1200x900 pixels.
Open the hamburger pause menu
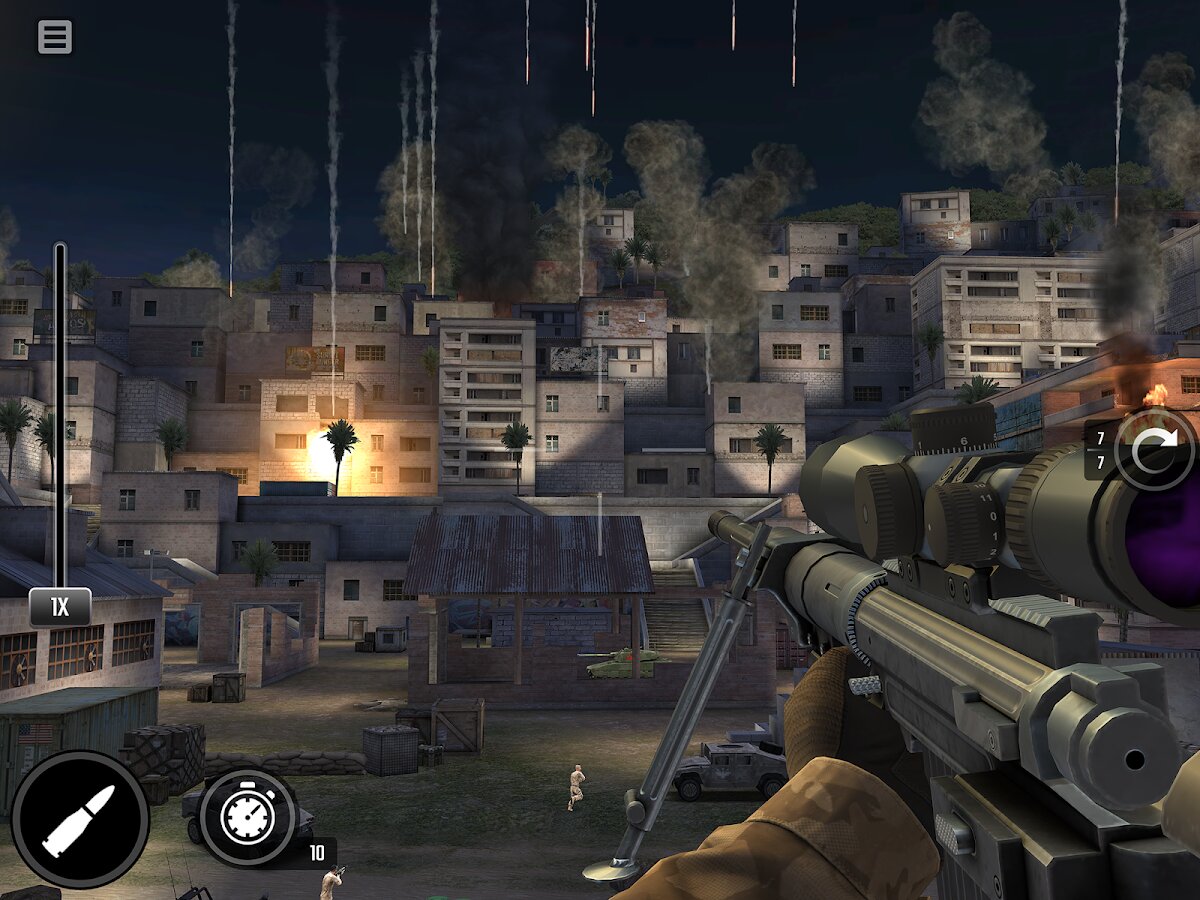pos(55,38)
